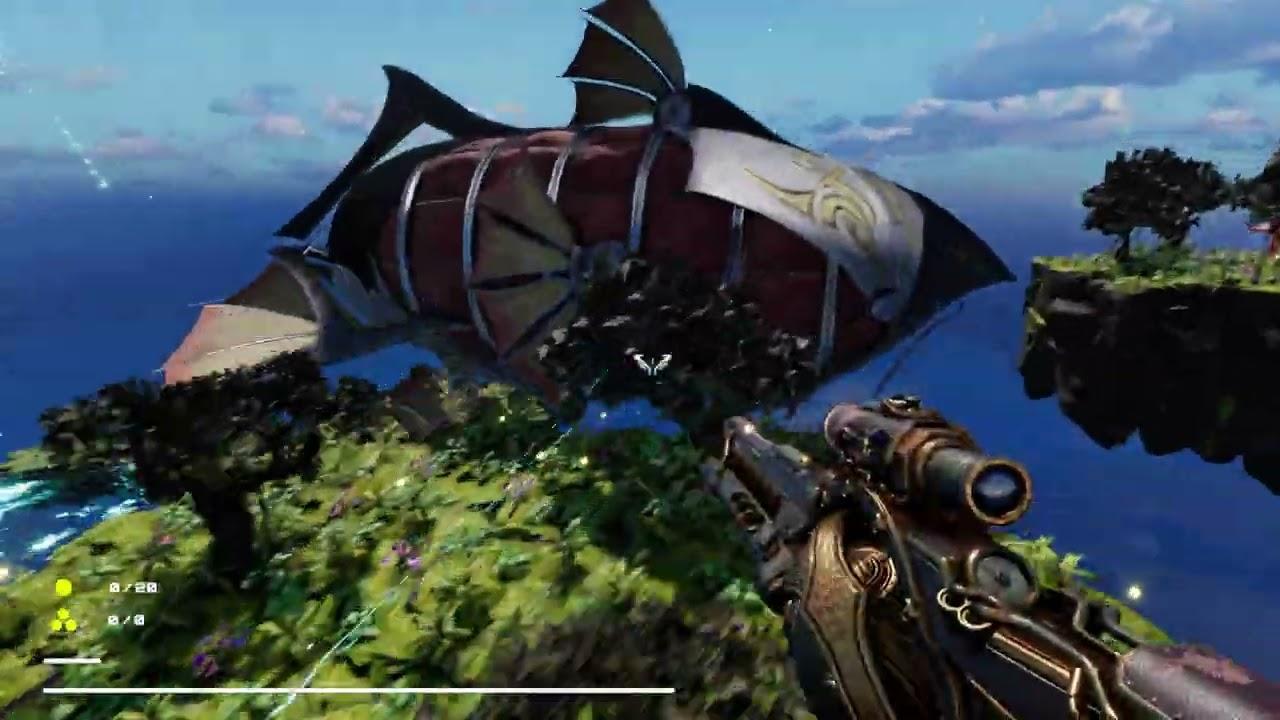Click the short white stamina bar
Screen dimensions: 1280x720
[71, 659]
